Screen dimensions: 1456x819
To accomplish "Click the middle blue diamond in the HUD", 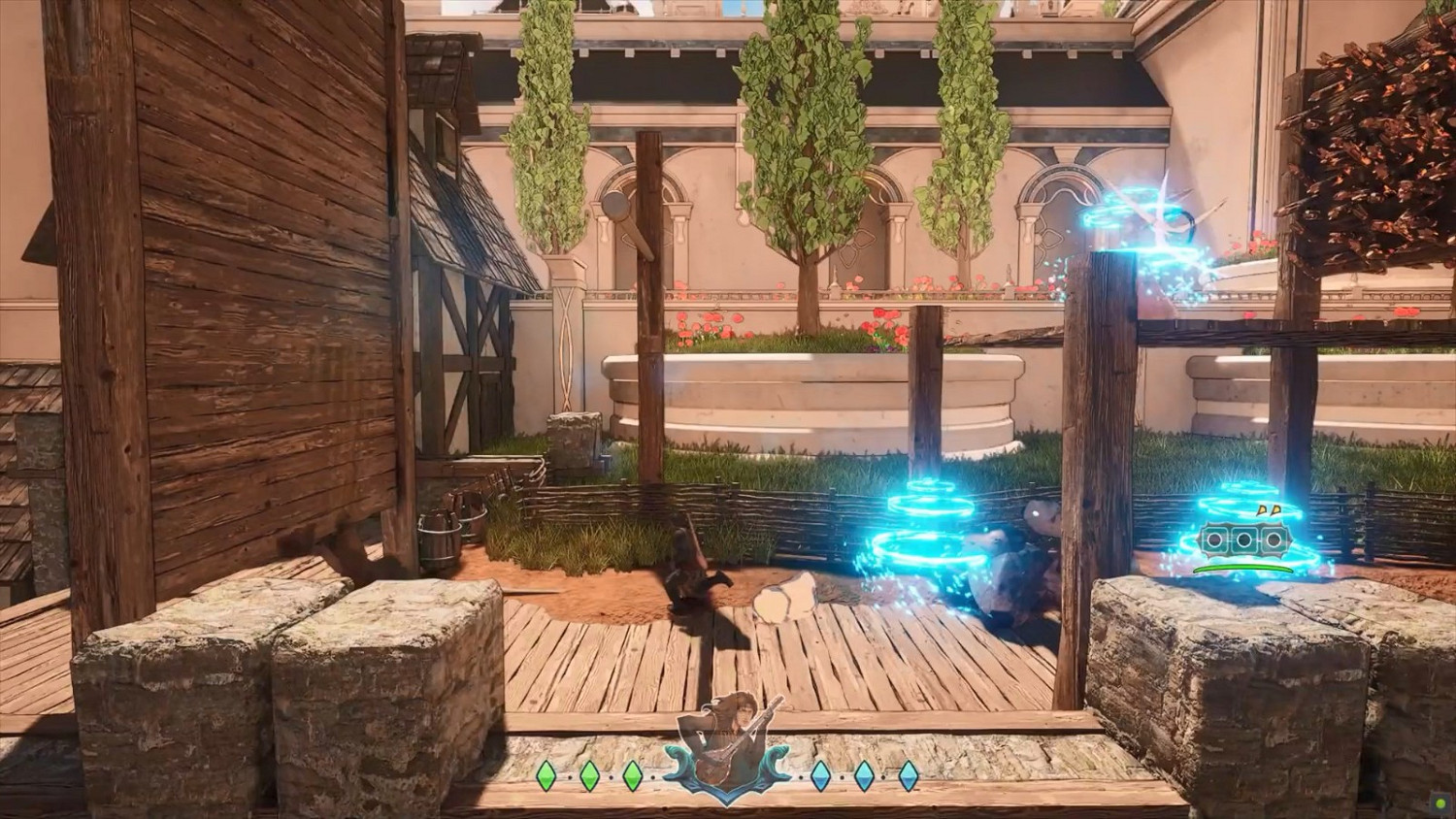I will (x=864, y=775).
